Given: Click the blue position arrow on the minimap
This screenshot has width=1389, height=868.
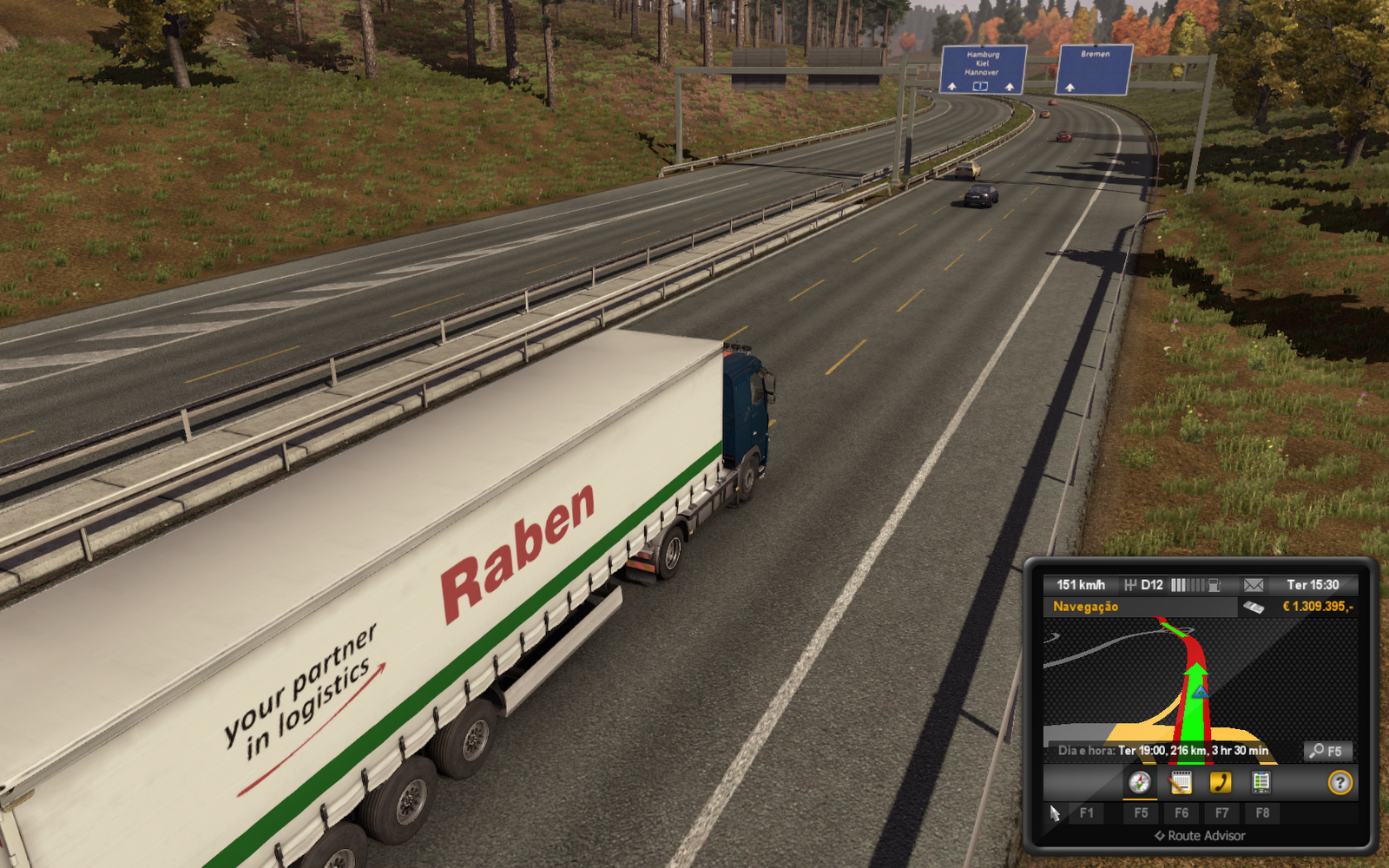Looking at the screenshot, I should point(1201,694).
